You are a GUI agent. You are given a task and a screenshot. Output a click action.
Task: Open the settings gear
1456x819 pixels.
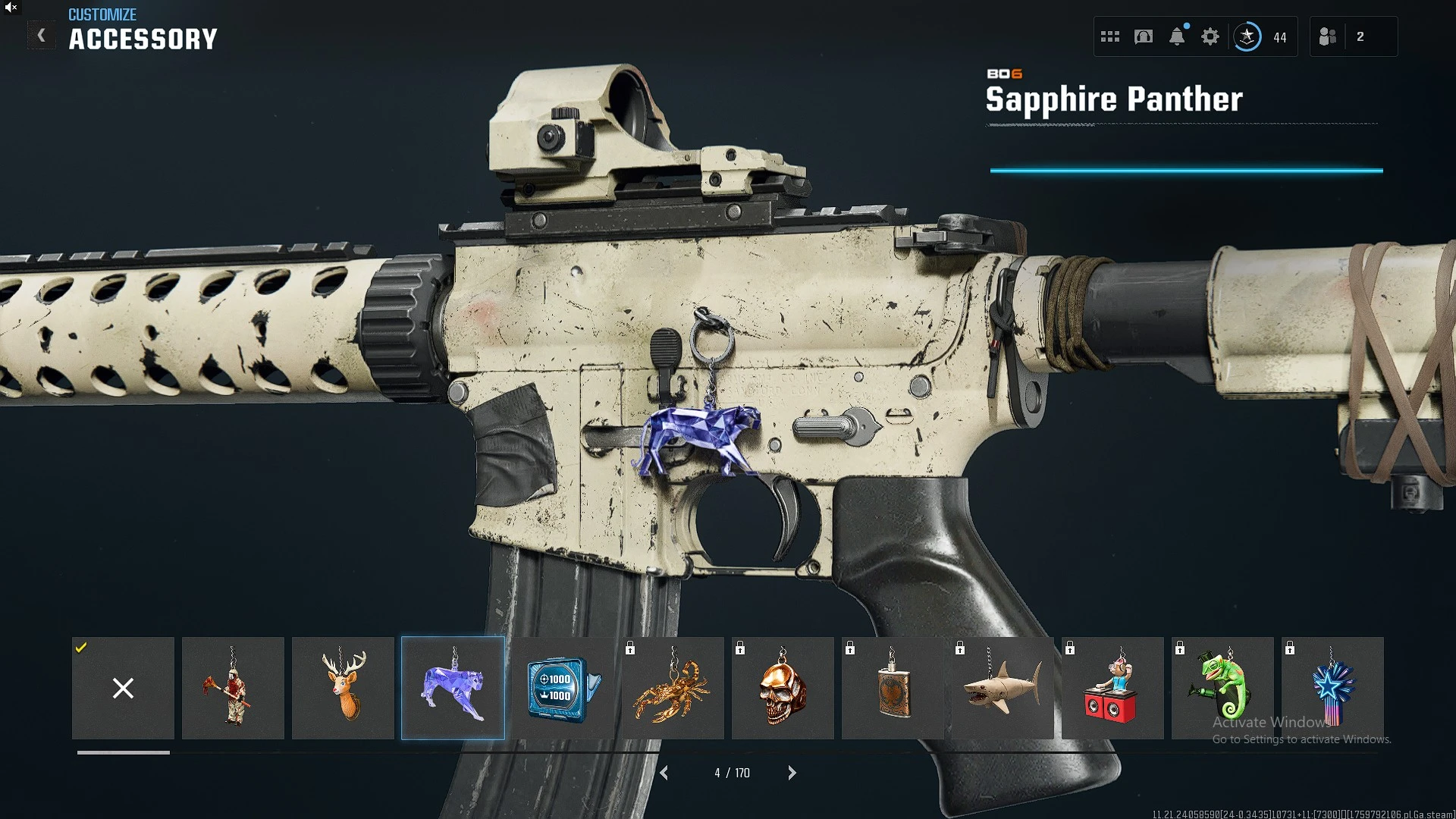click(1210, 36)
